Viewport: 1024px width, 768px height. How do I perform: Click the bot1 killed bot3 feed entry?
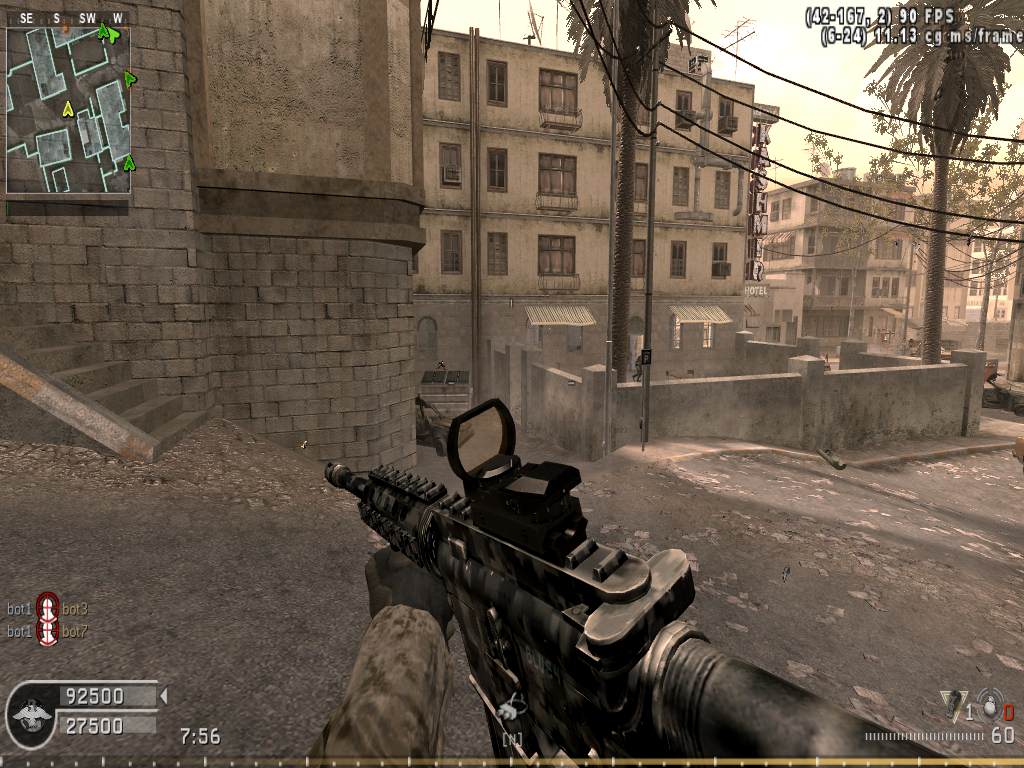click(x=47, y=607)
